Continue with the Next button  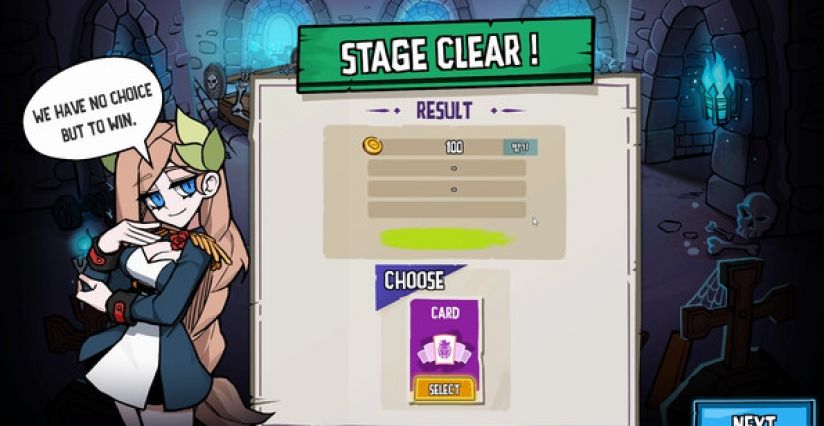coord(756,416)
